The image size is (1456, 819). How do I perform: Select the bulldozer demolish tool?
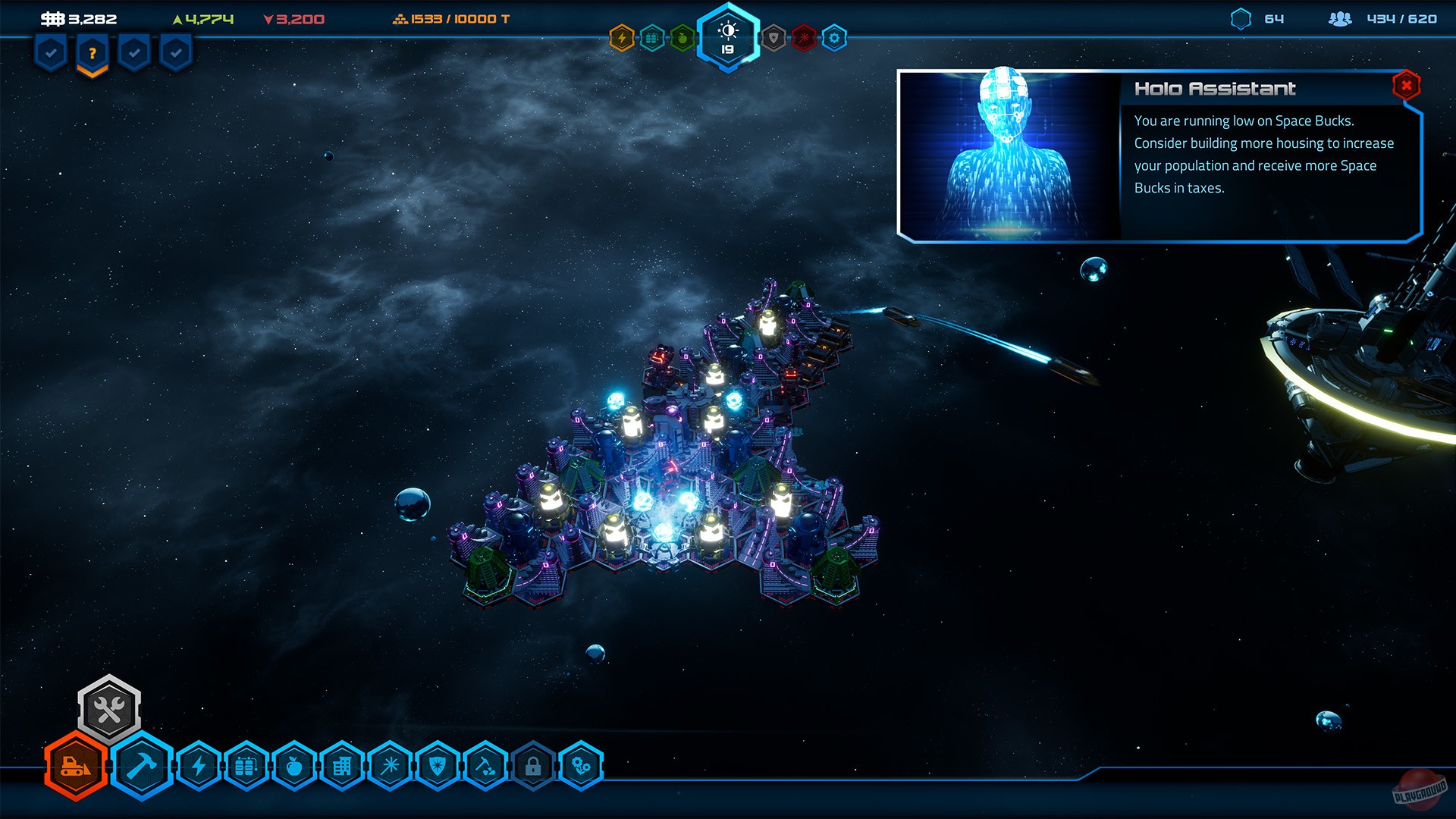[74, 766]
